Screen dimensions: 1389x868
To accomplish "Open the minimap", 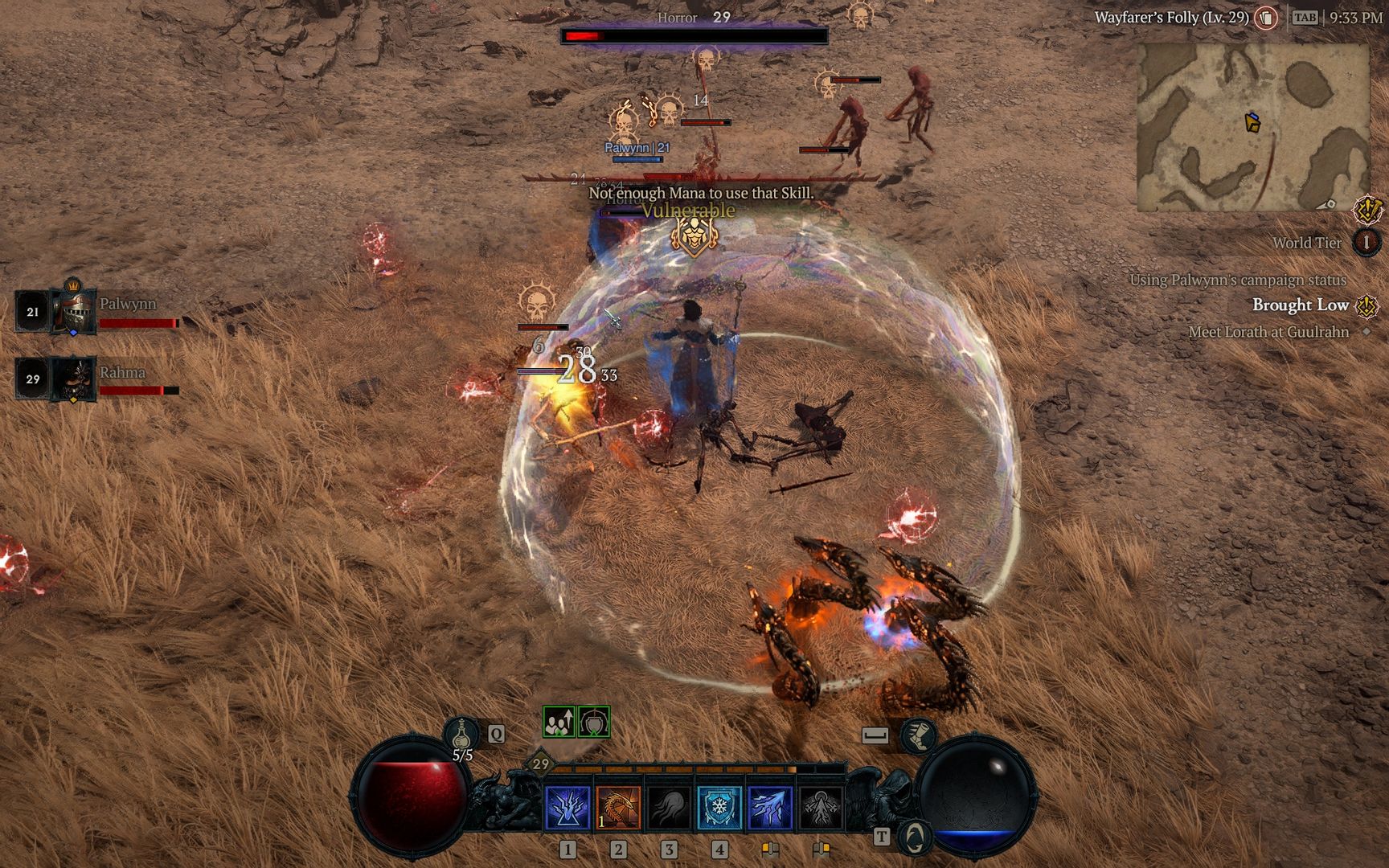I will pos(1252,127).
